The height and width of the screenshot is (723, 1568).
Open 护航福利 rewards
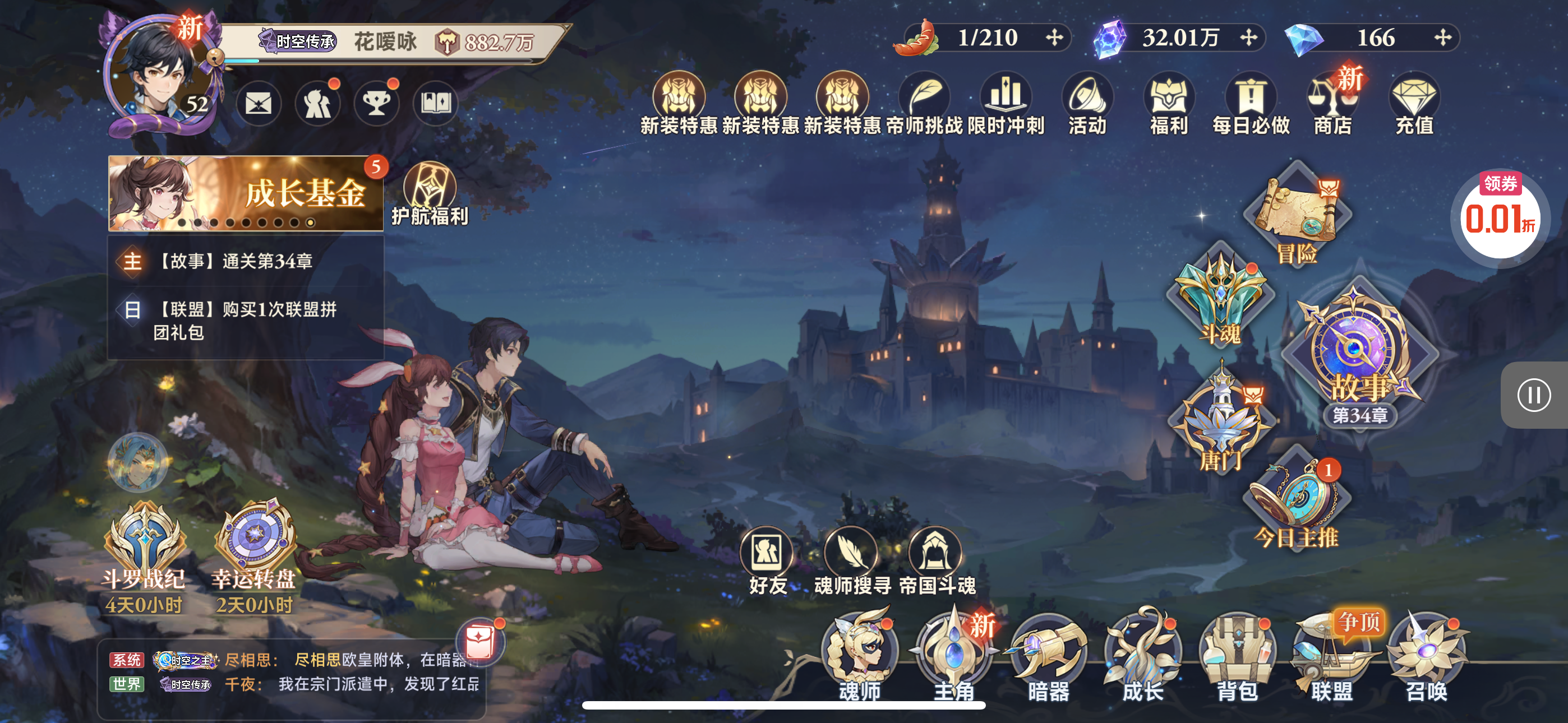pos(430,194)
